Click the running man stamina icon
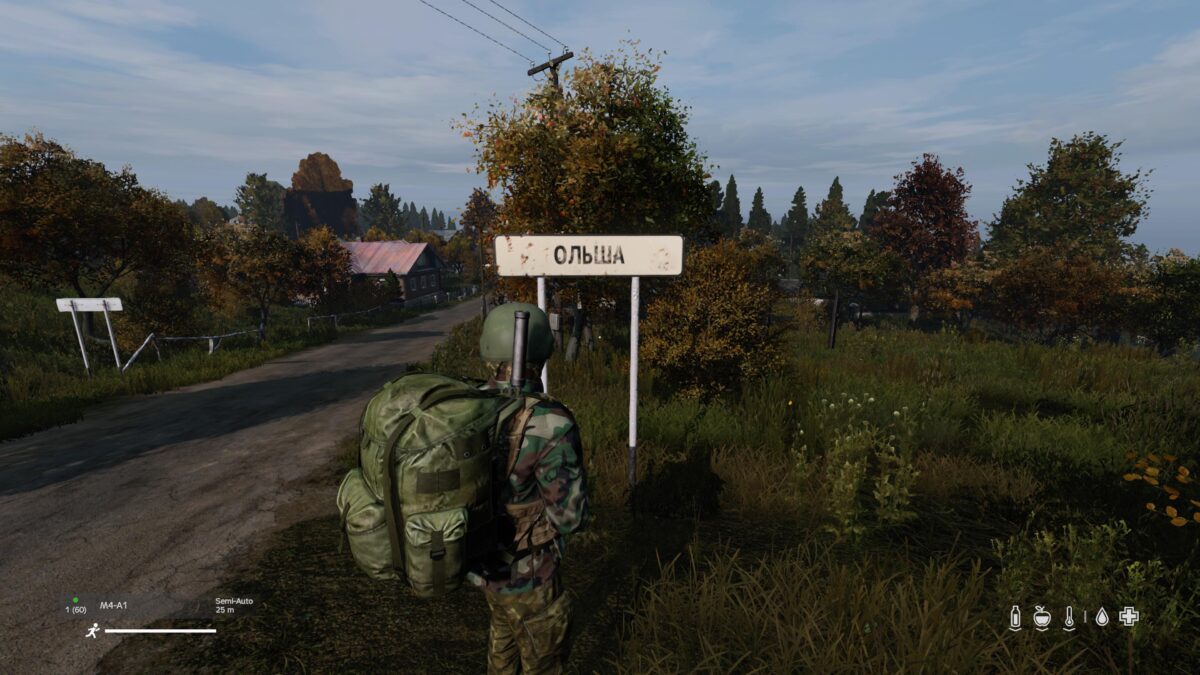Screen dimensions: 1200x675 tap(92, 631)
